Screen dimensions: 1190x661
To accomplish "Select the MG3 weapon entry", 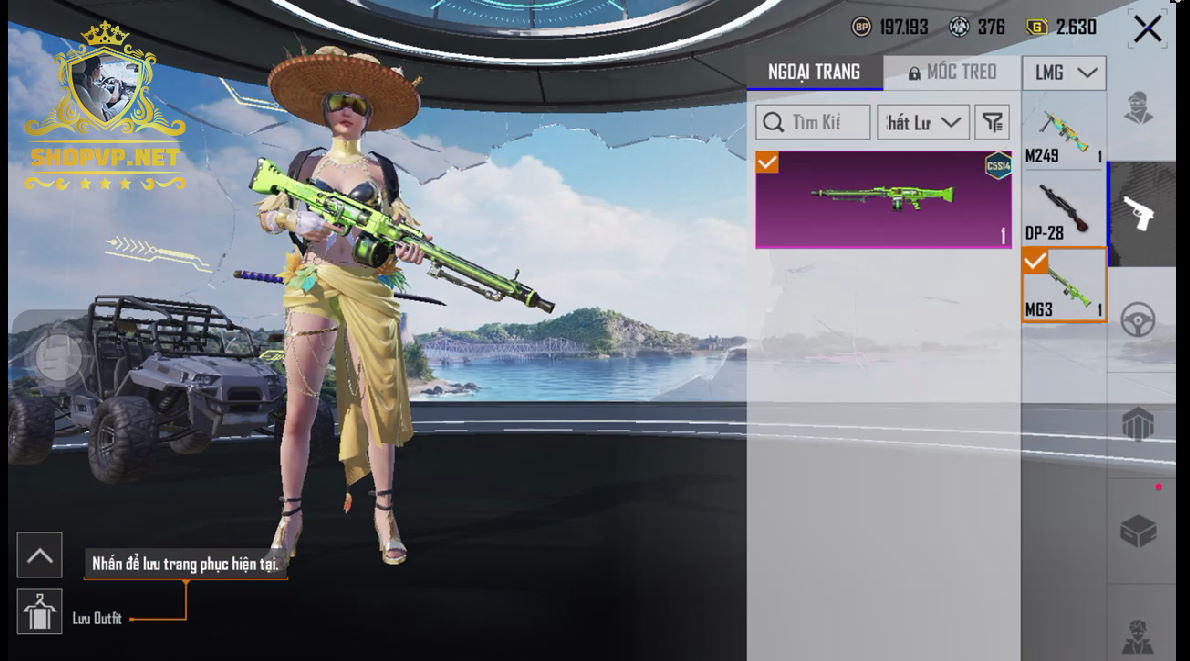I will (1063, 285).
